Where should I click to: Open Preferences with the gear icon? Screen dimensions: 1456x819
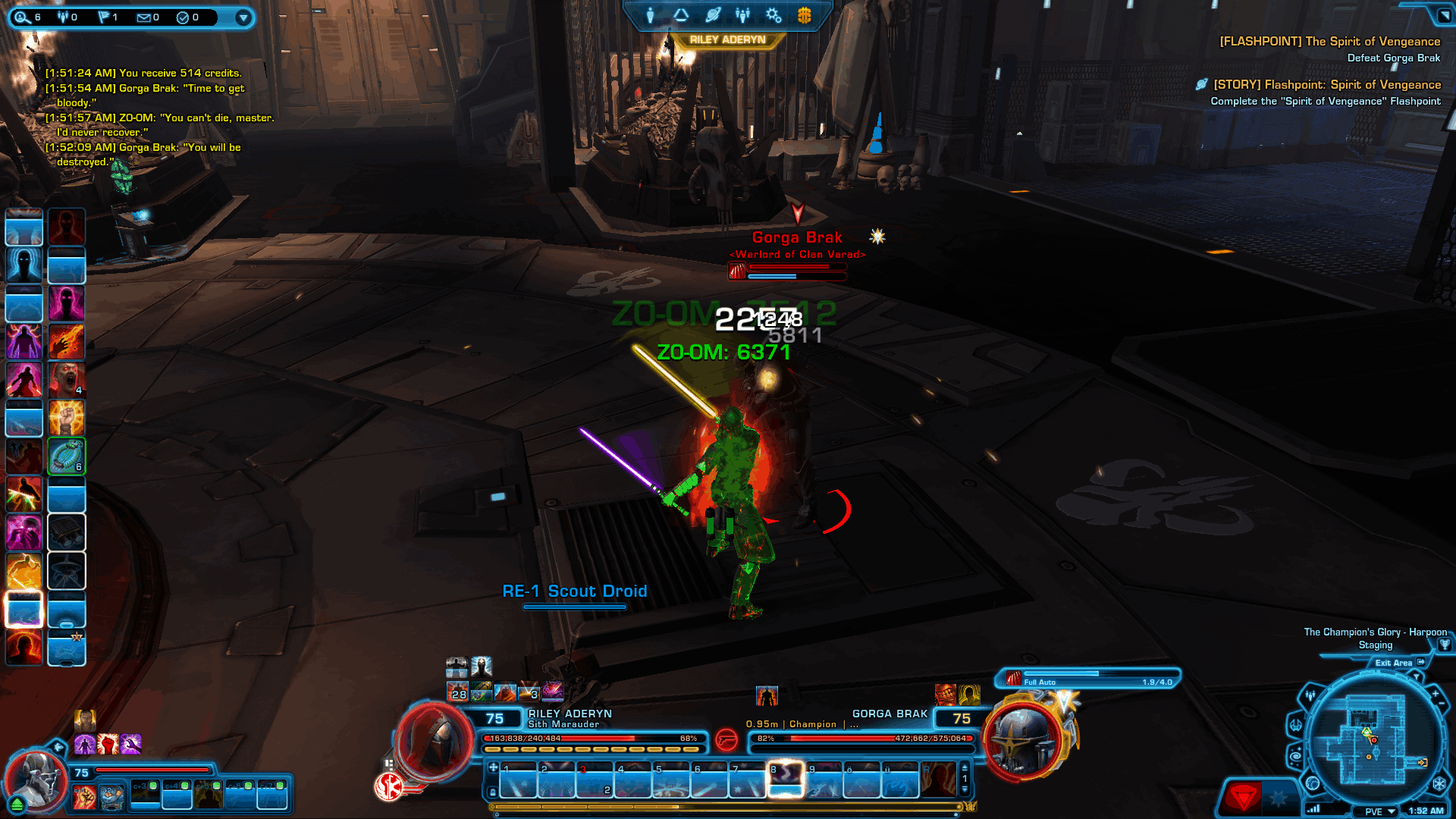772,14
